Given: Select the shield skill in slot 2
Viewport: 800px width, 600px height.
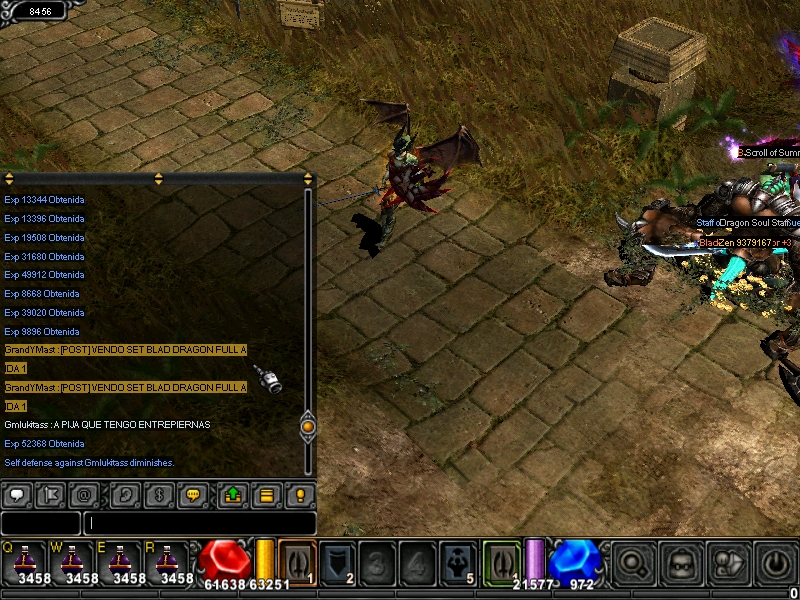Looking at the screenshot, I should click(x=338, y=562).
